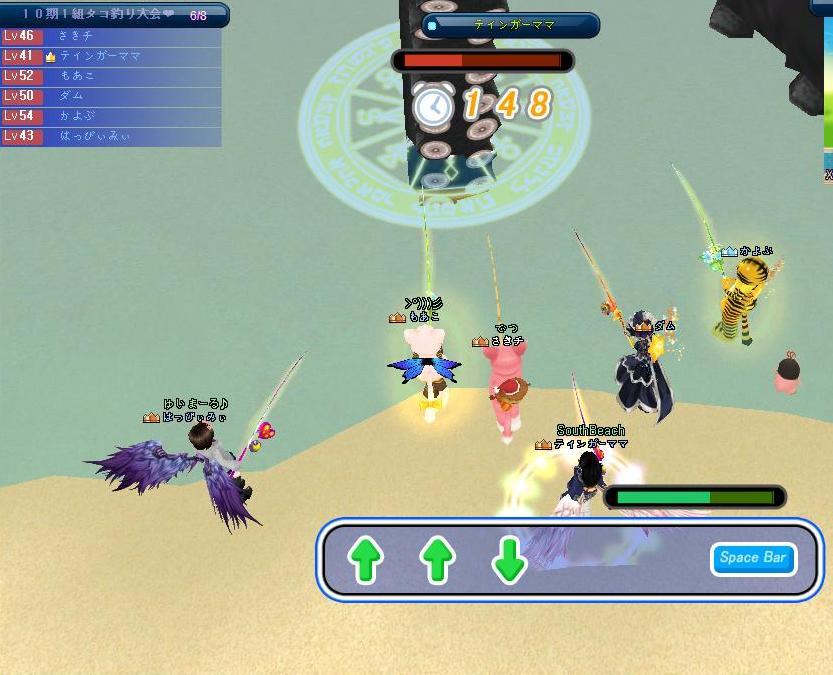Image resolution: width=833 pixels, height=675 pixels.
Task: Select the Lv54 かよぶ party row
Action: click(x=110, y=116)
